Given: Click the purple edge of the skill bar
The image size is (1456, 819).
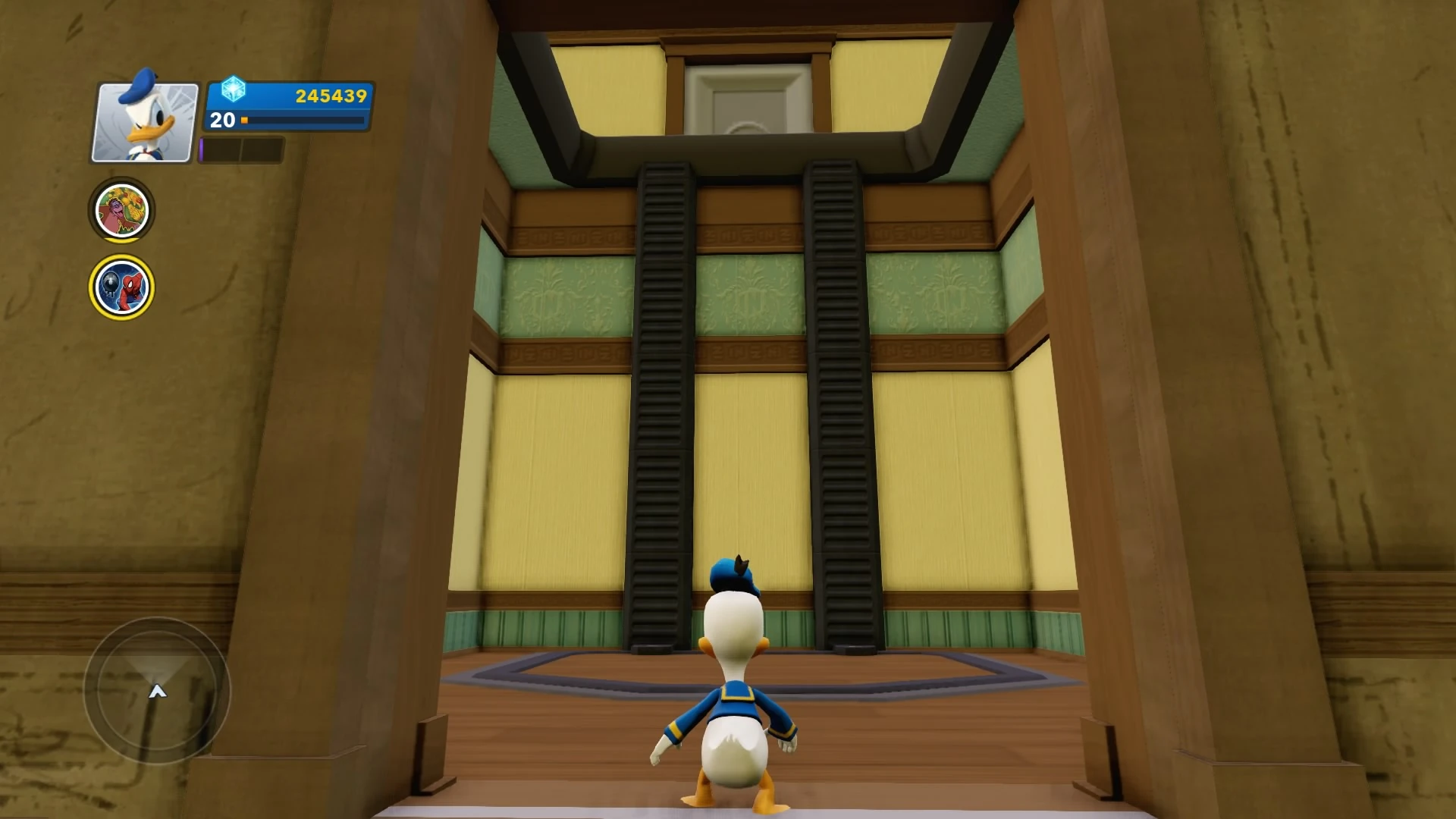Looking at the screenshot, I should pos(201,149).
